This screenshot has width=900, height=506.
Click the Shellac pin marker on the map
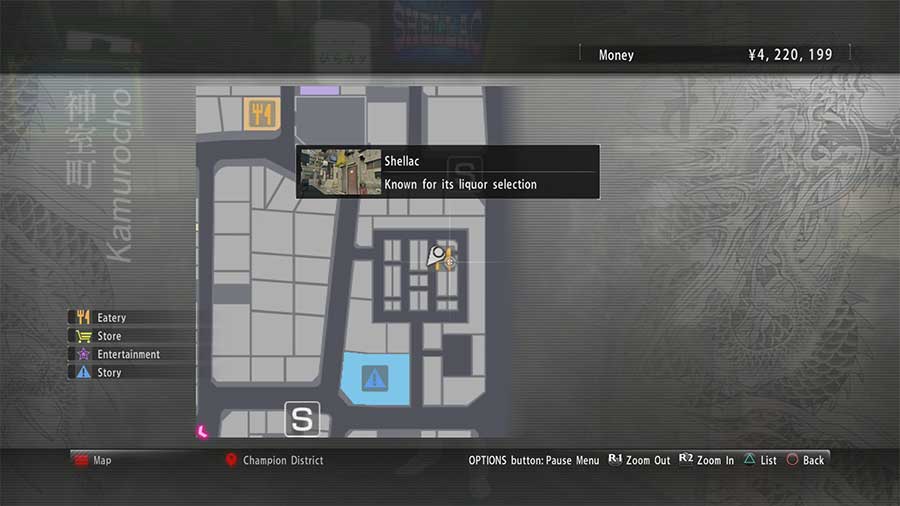437,256
